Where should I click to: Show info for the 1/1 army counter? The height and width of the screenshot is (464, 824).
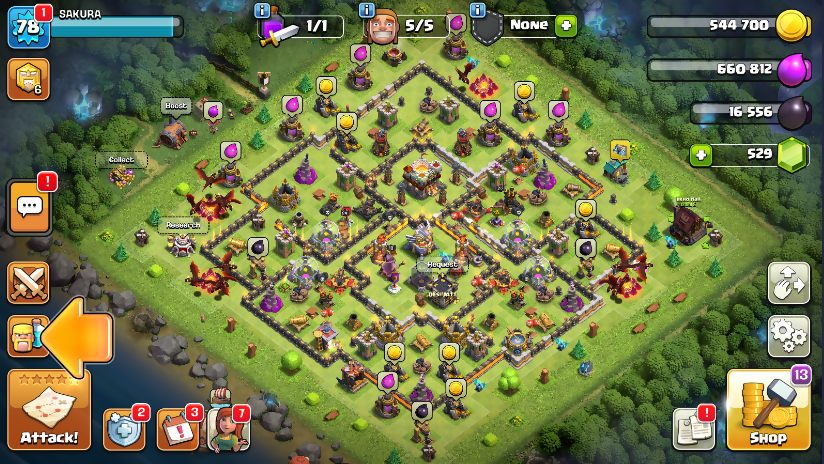pyautogui.click(x=262, y=10)
